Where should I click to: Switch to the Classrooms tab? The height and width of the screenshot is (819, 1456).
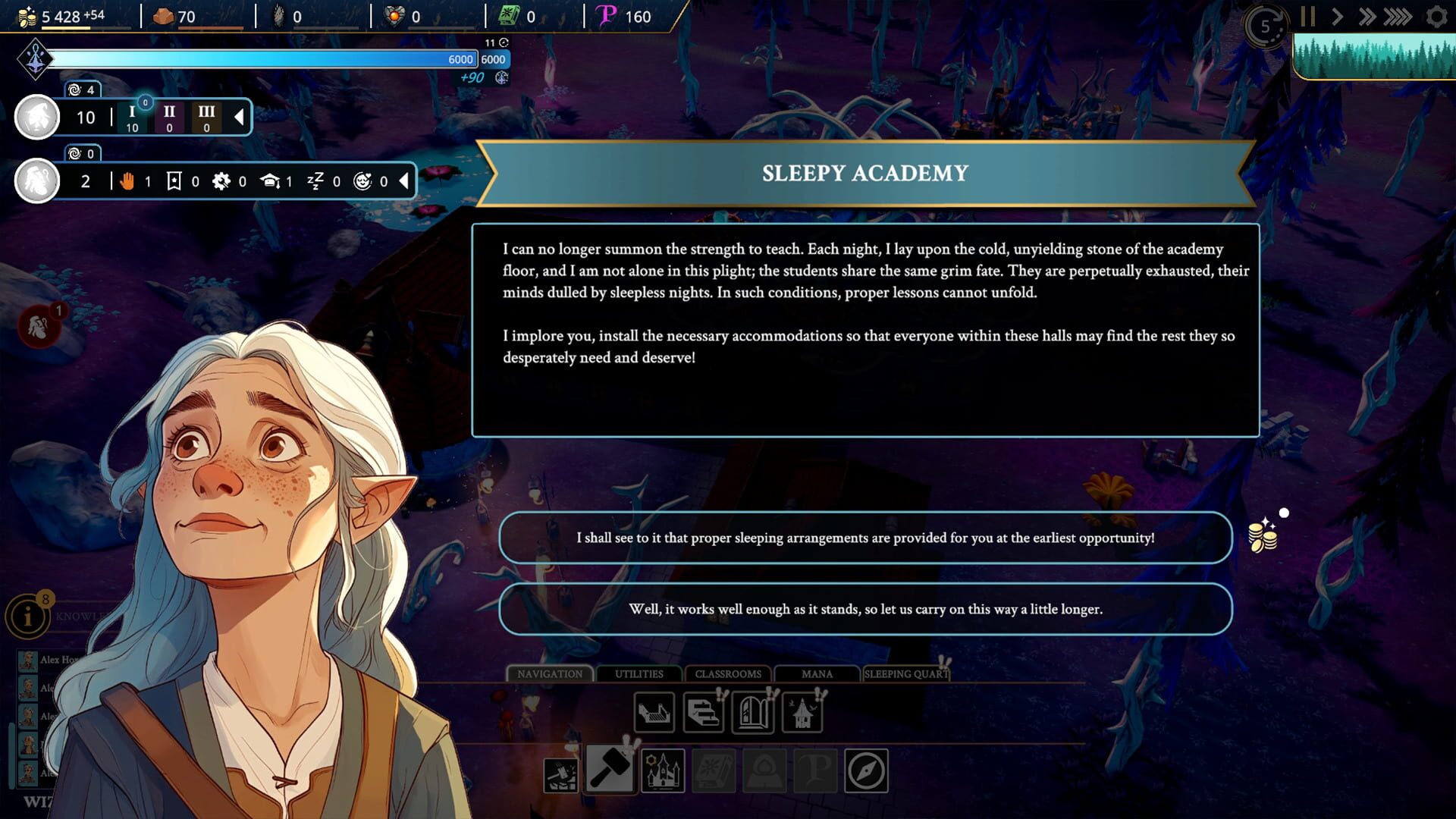click(x=726, y=673)
